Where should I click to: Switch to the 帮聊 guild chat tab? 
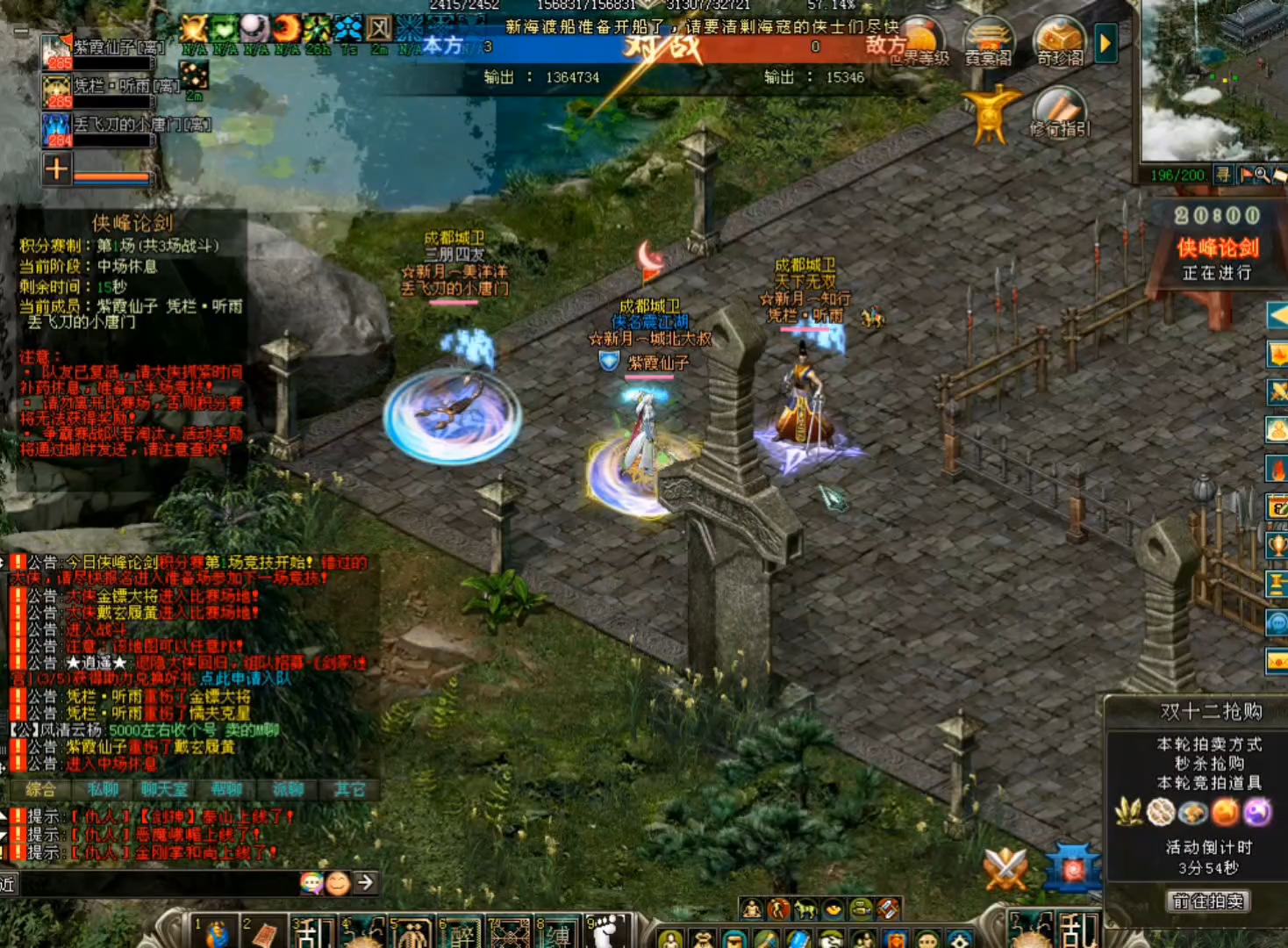click(226, 790)
